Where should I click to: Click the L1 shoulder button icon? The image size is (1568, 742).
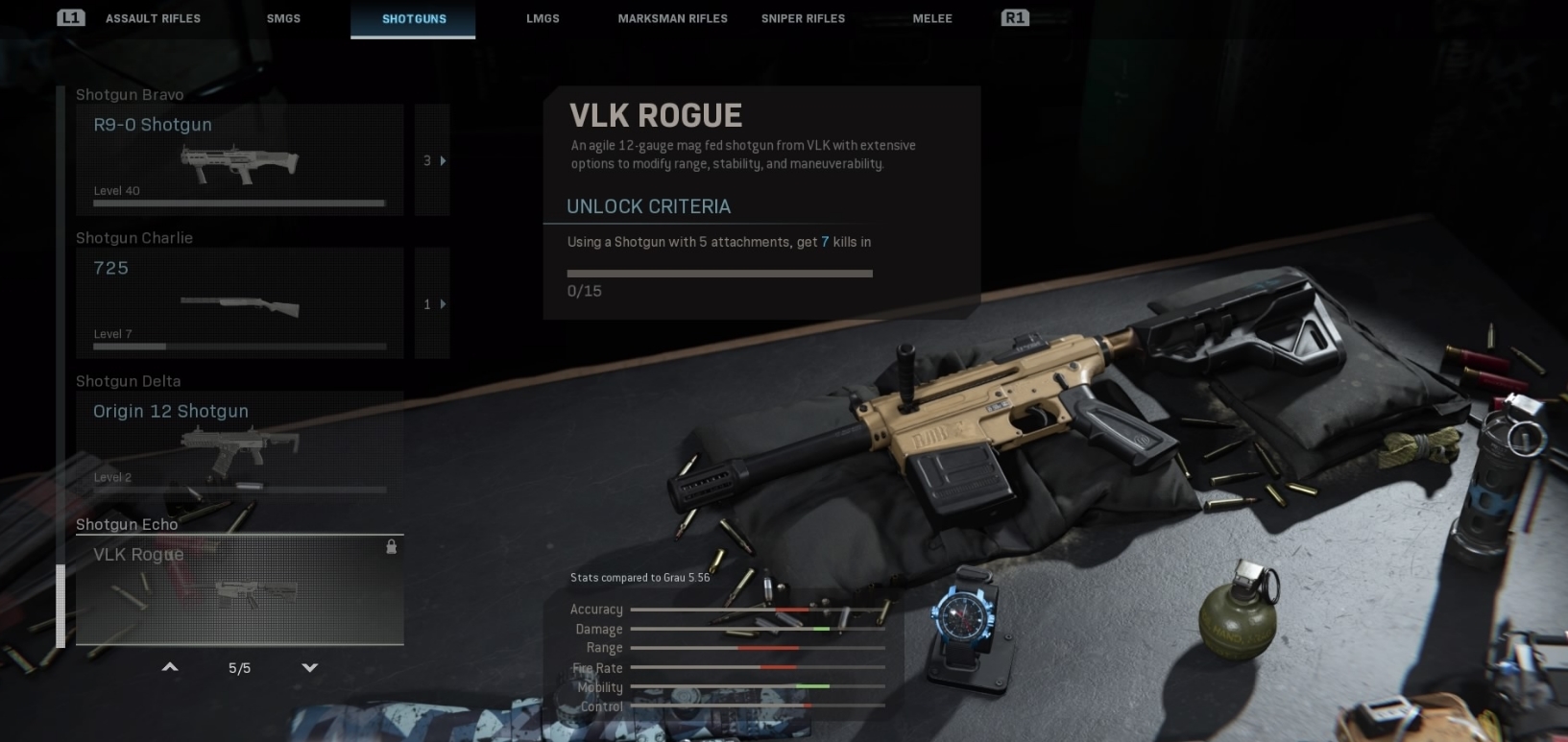pos(70,15)
